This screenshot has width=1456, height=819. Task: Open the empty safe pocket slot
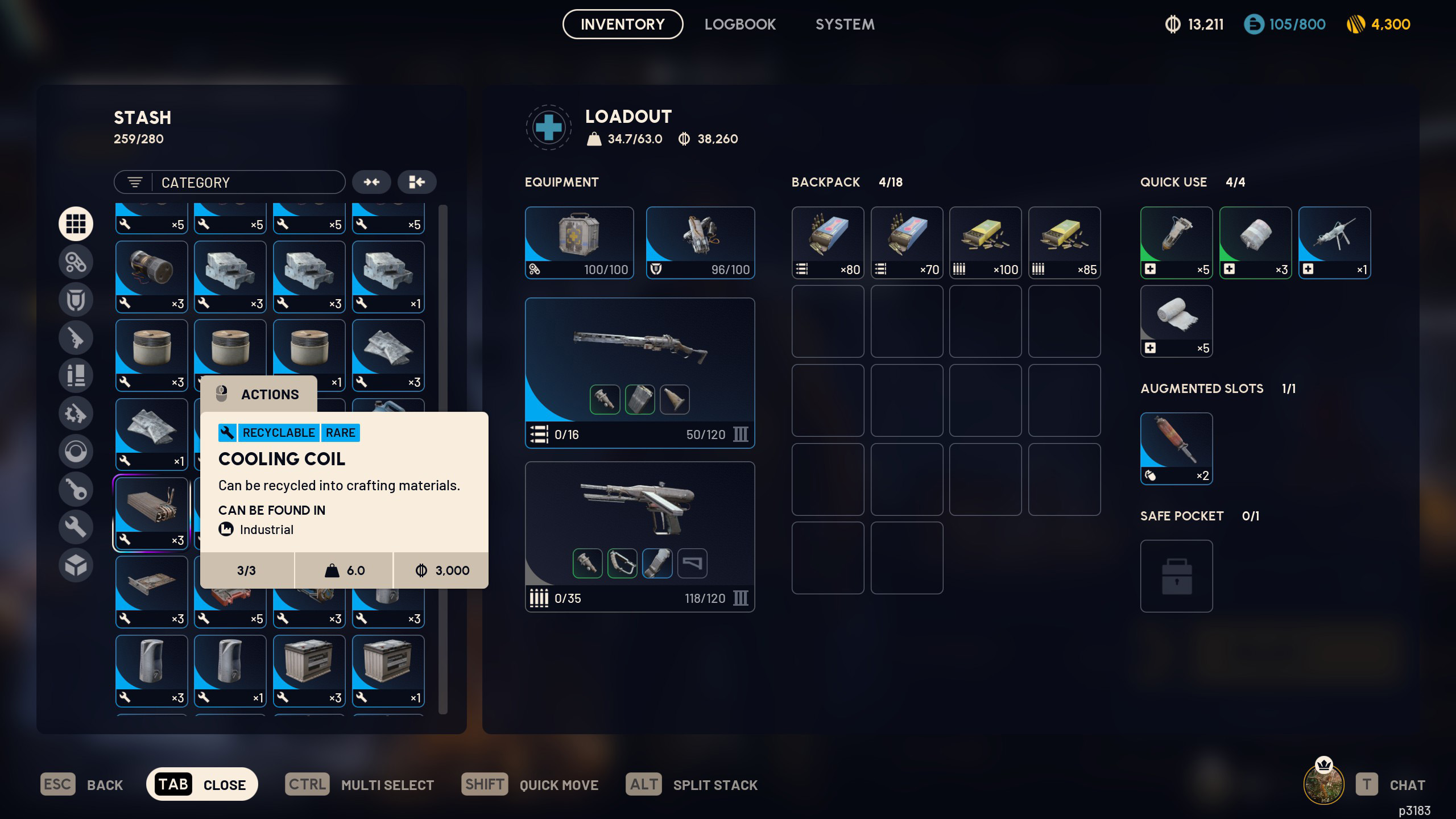tap(1176, 576)
